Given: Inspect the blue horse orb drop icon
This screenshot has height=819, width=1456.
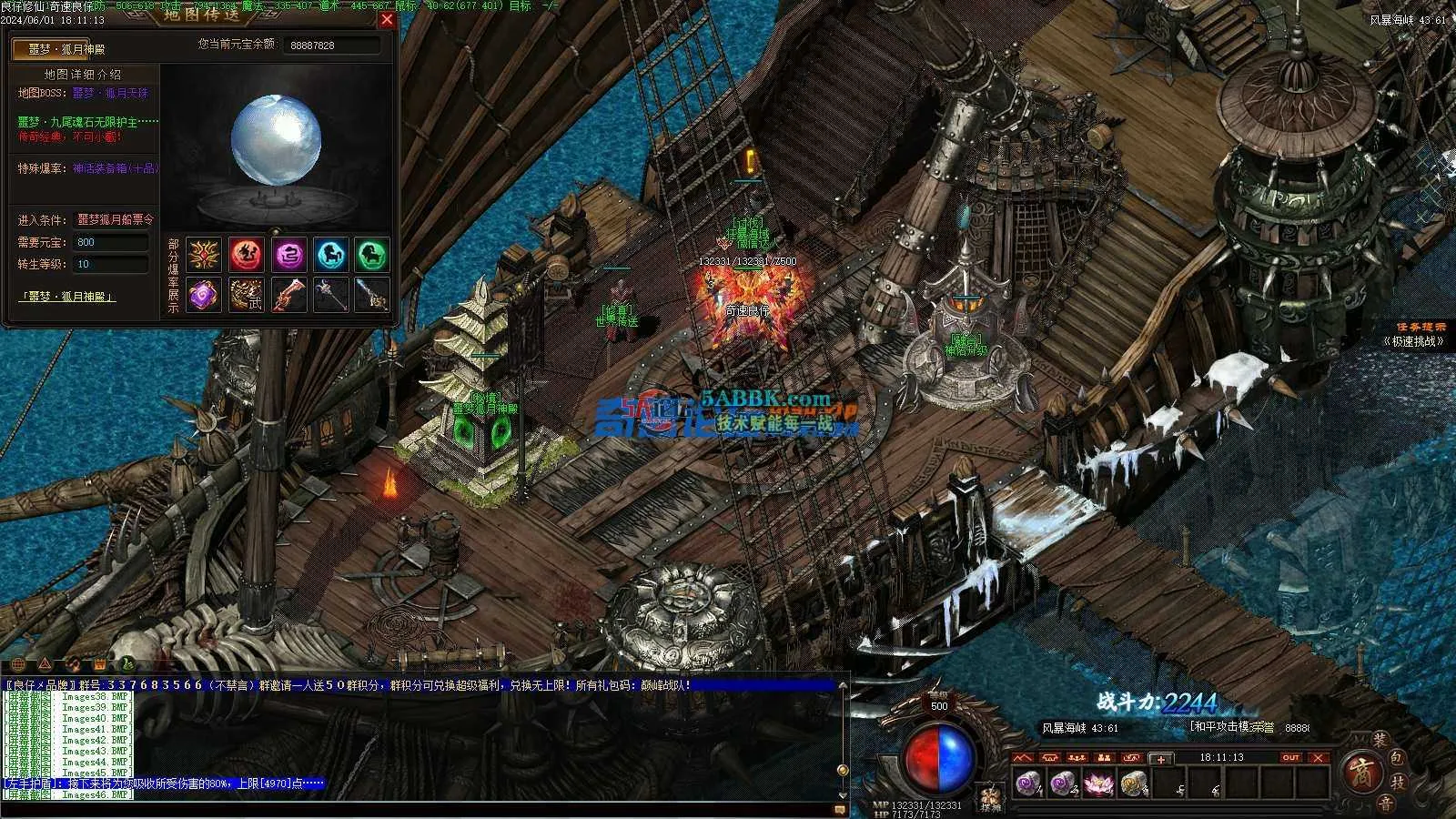Looking at the screenshot, I should click(x=331, y=255).
